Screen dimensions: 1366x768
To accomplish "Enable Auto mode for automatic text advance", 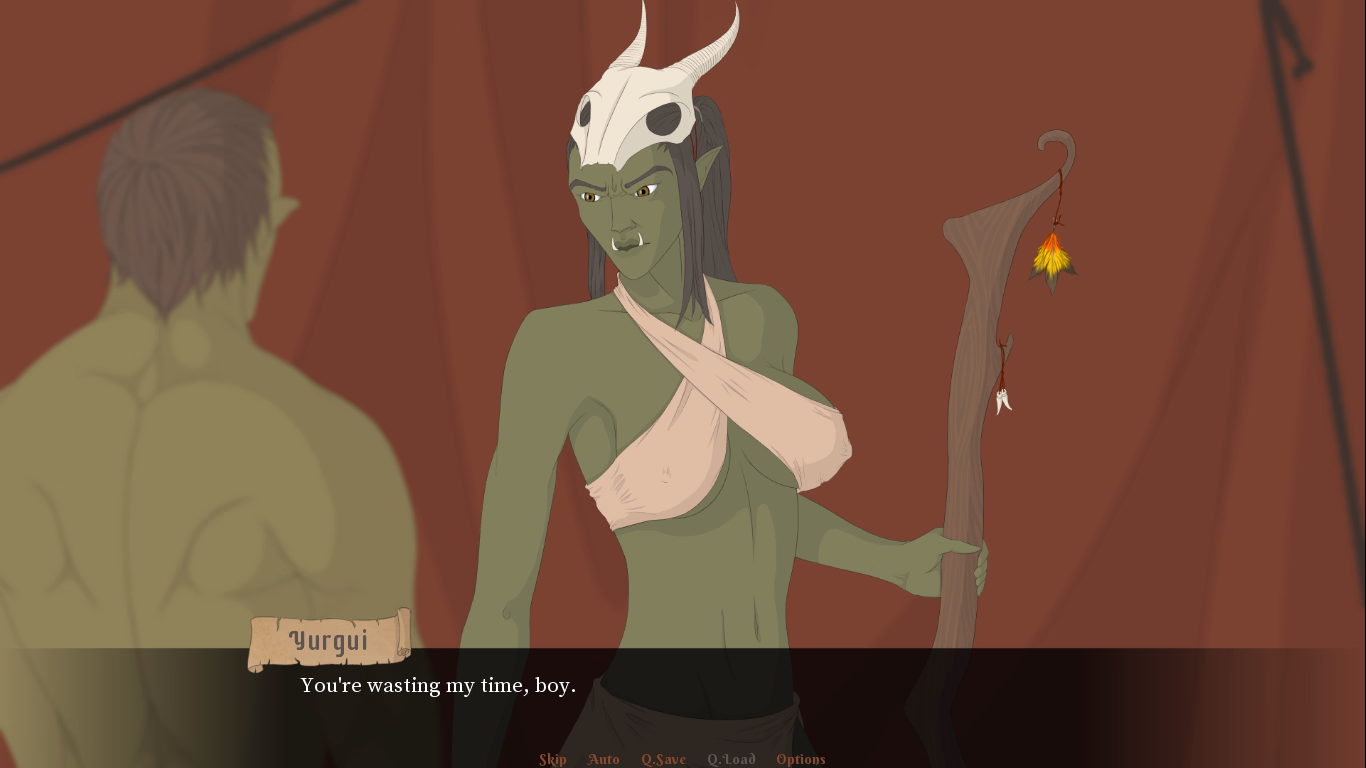I will tap(603, 759).
